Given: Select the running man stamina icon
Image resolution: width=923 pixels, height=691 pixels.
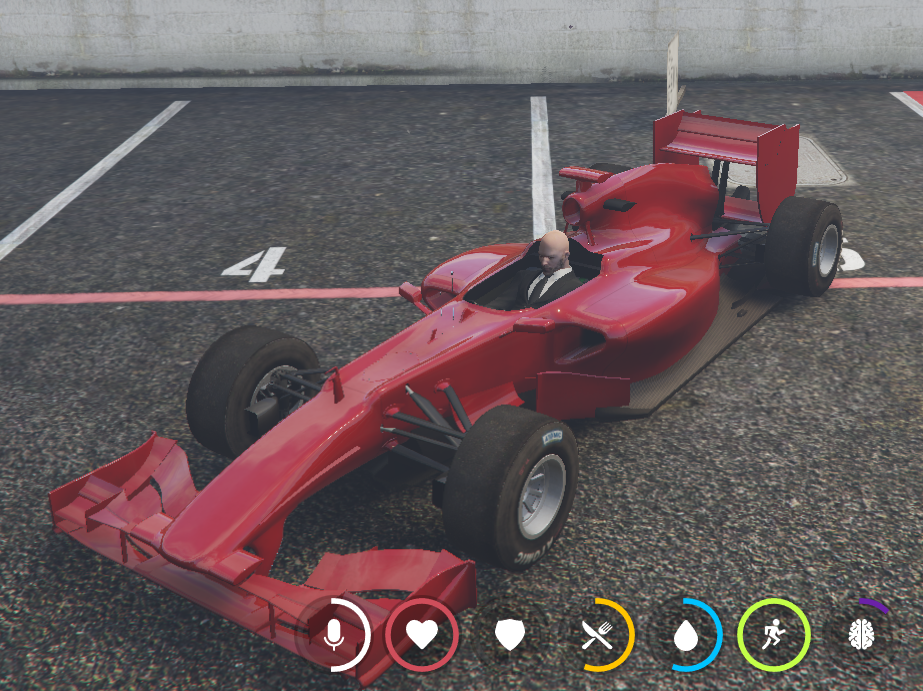Looking at the screenshot, I should pos(773,634).
